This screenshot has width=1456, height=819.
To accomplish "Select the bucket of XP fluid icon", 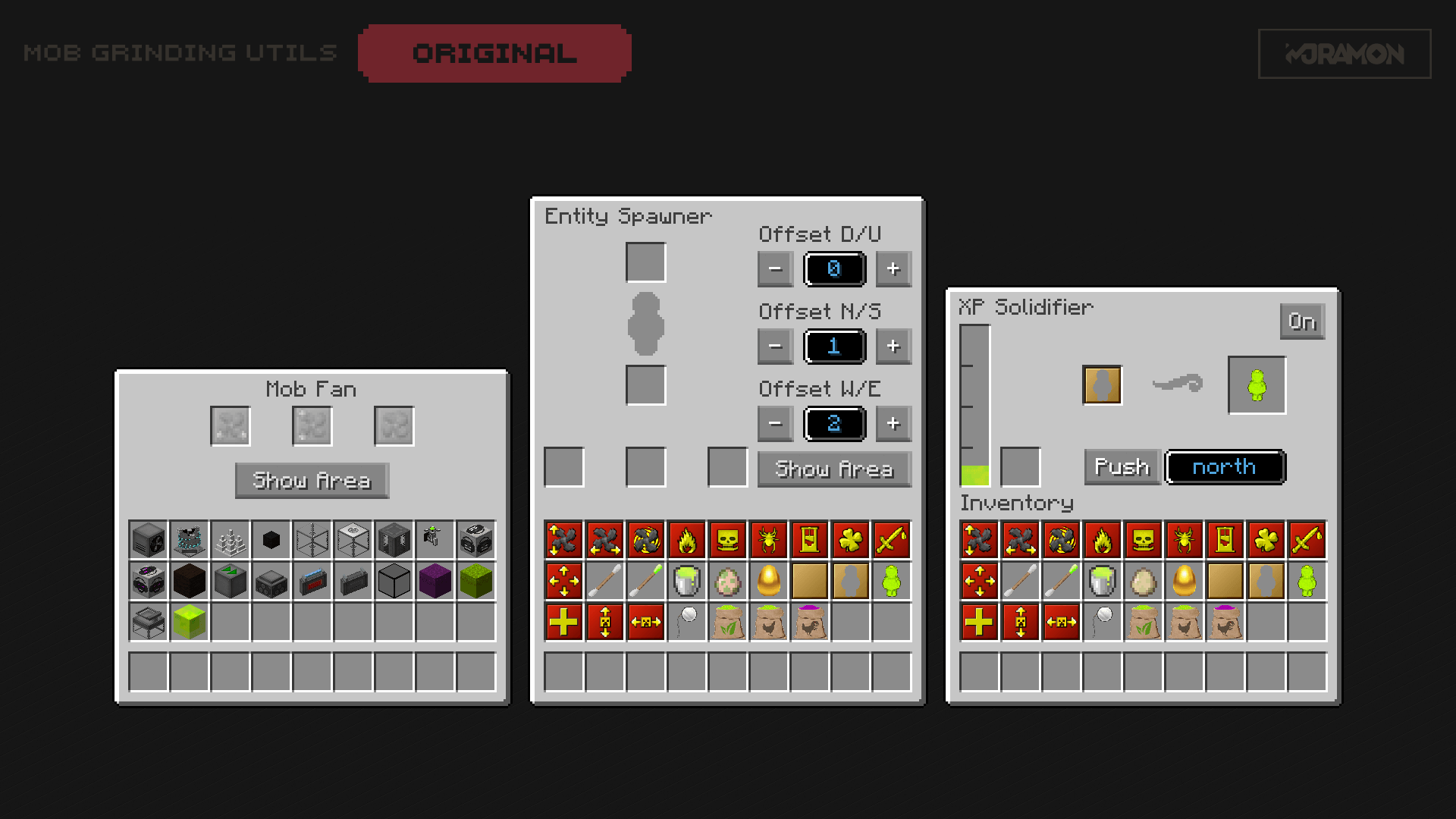I will [687, 581].
